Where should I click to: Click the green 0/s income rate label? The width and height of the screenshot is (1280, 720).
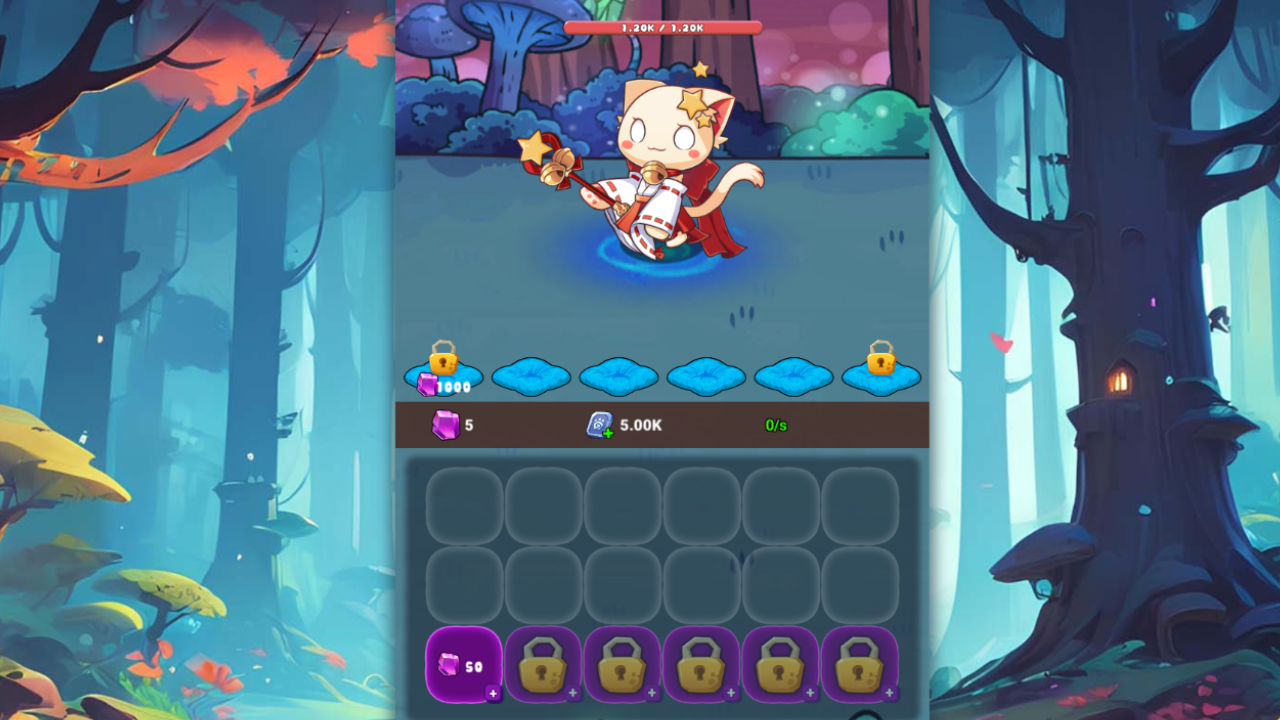(x=777, y=424)
